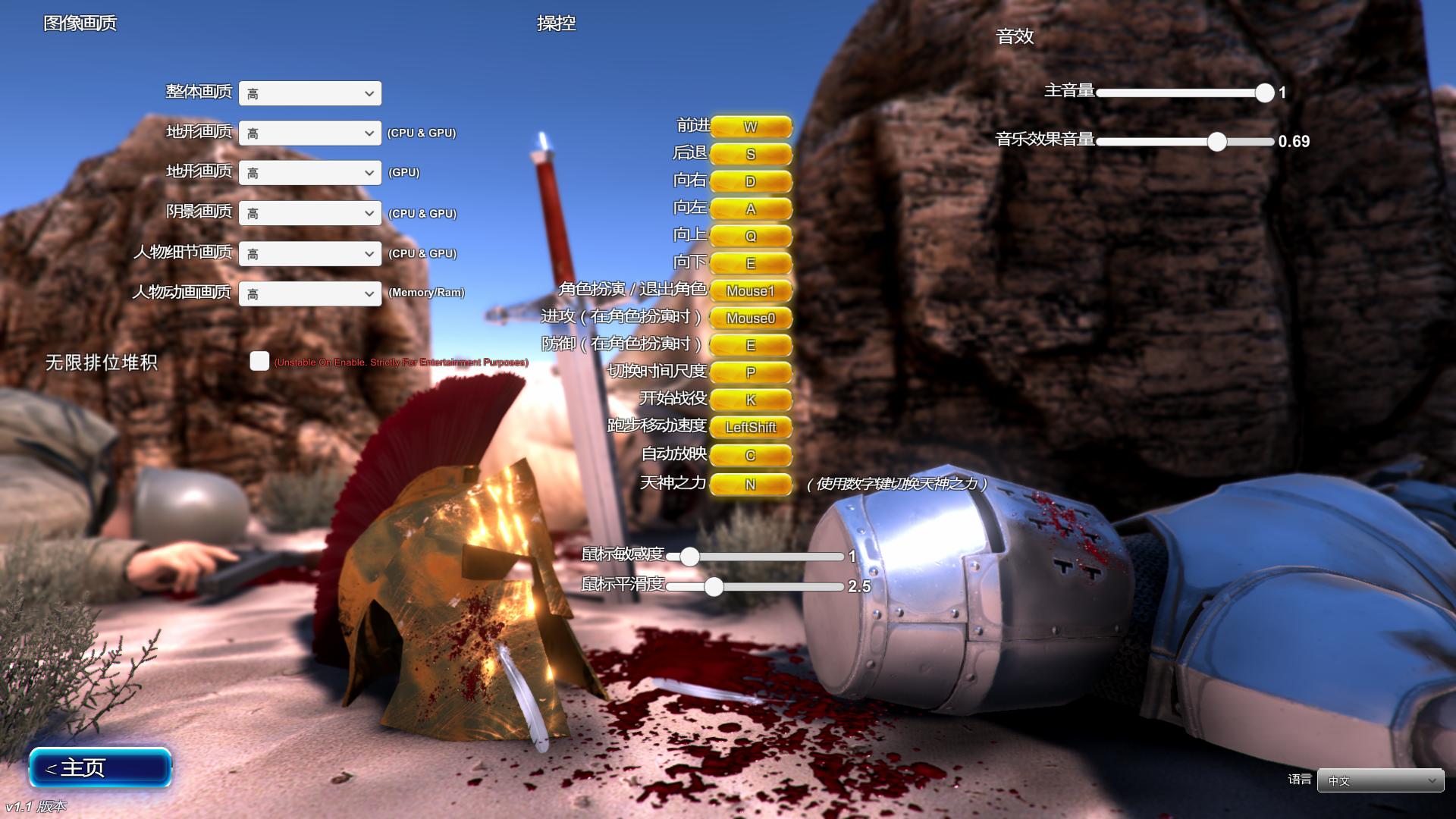This screenshot has width=1456, height=819.
Task: Change the 开始战役 key binding K
Action: pyautogui.click(x=750, y=400)
